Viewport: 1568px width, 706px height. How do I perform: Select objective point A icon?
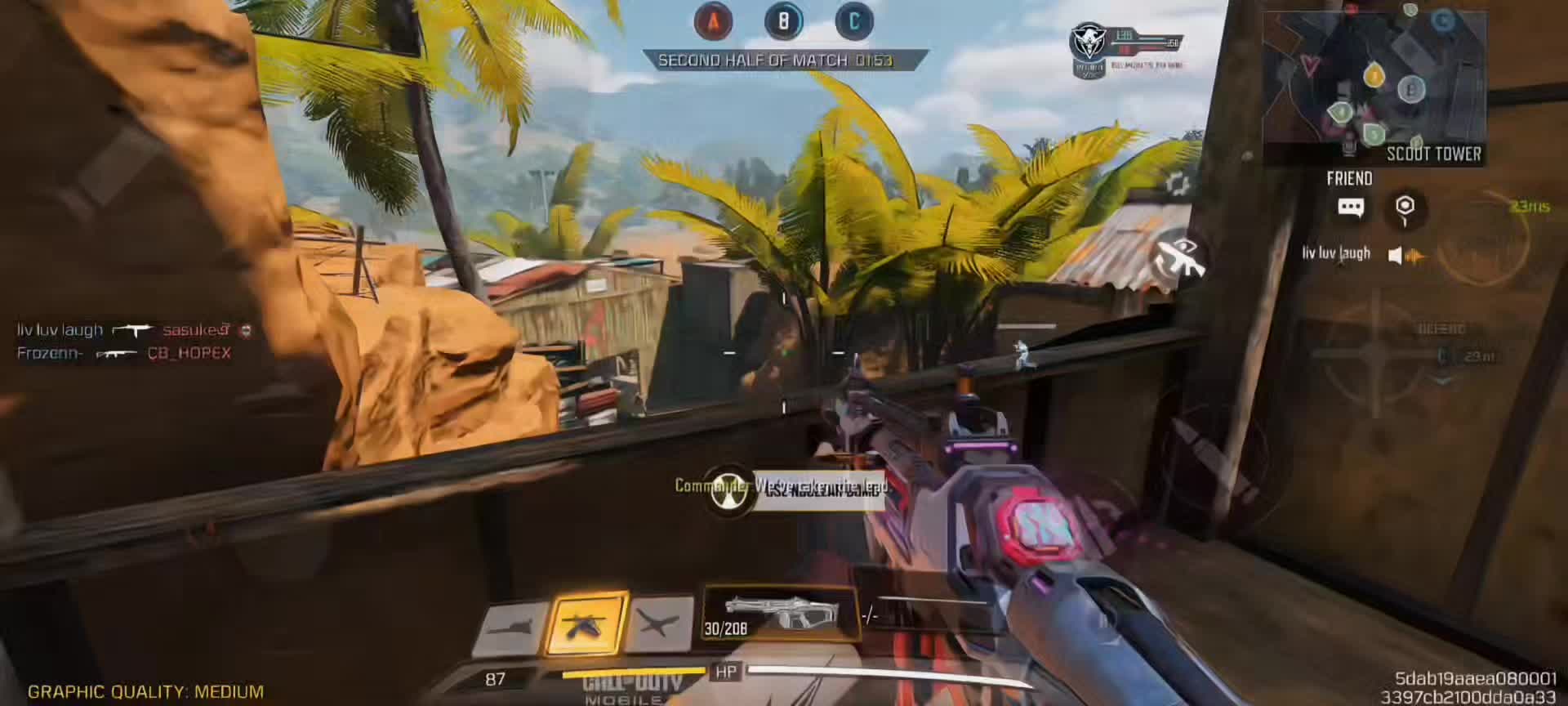click(x=713, y=21)
